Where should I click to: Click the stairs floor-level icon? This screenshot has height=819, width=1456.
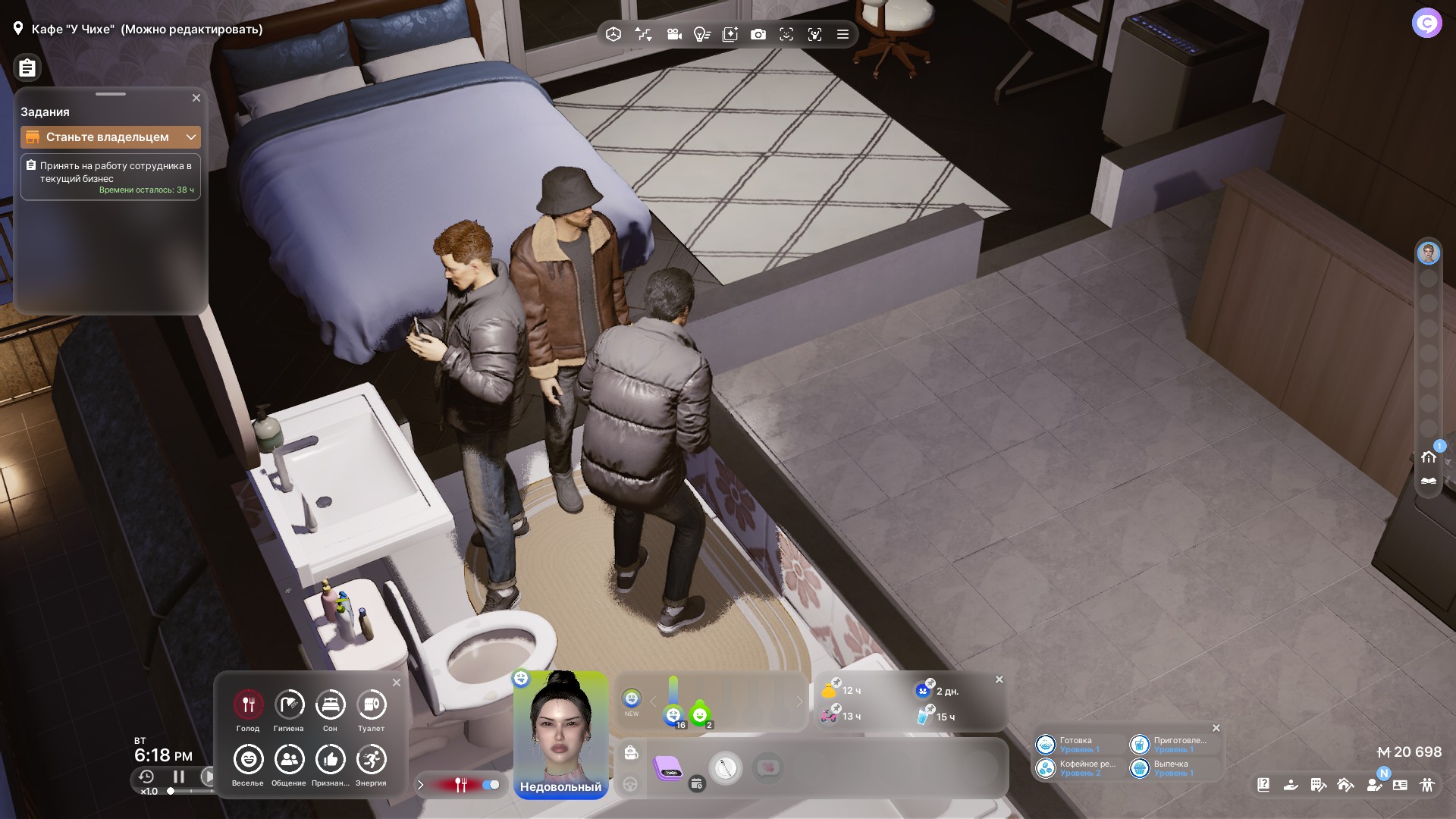tap(643, 34)
